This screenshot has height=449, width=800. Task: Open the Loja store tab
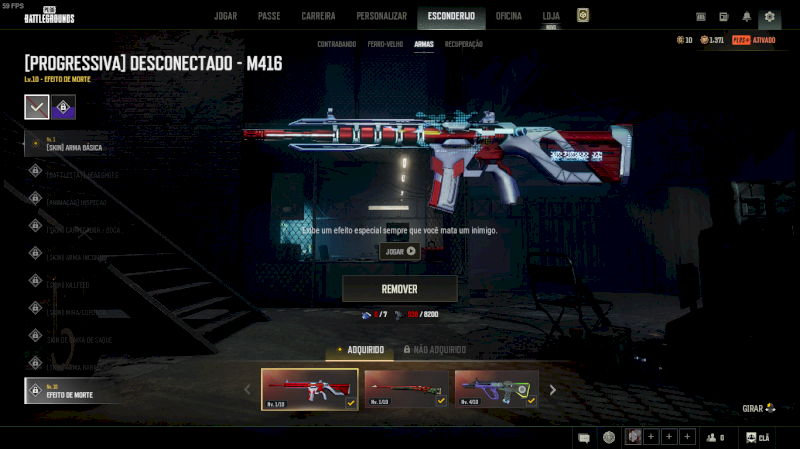click(x=551, y=16)
